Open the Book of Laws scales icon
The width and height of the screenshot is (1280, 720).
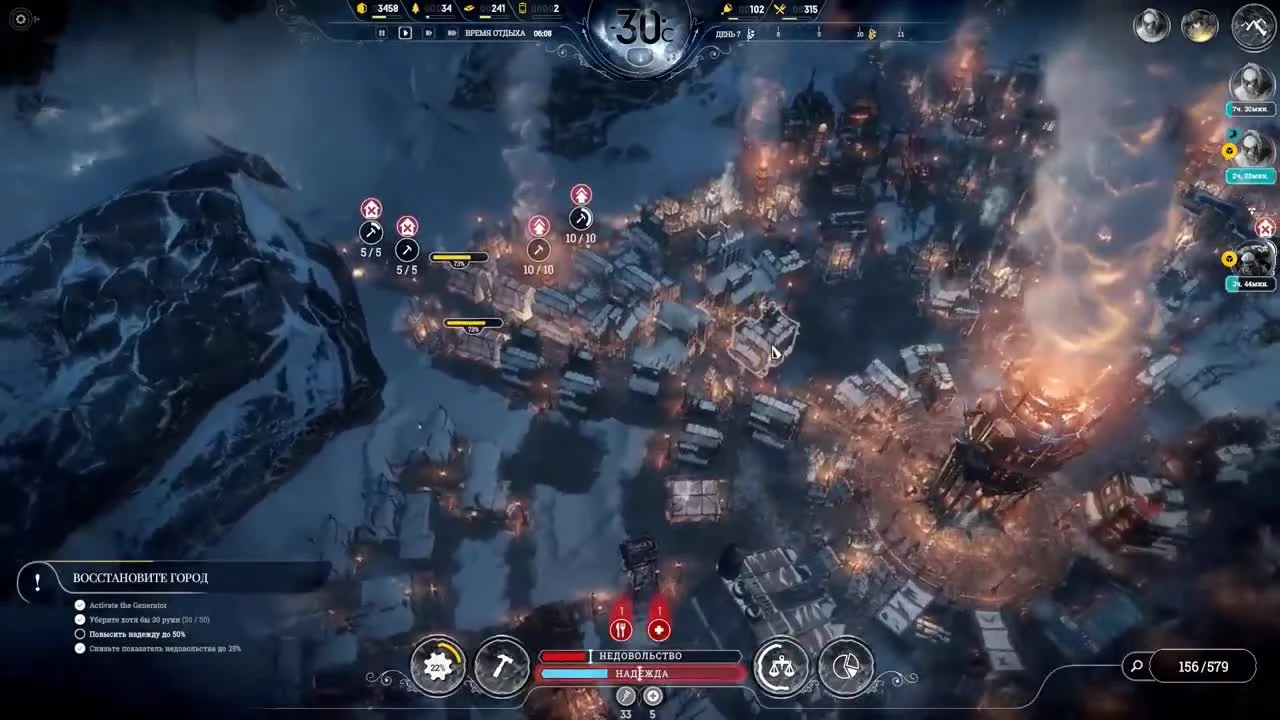pos(781,666)
